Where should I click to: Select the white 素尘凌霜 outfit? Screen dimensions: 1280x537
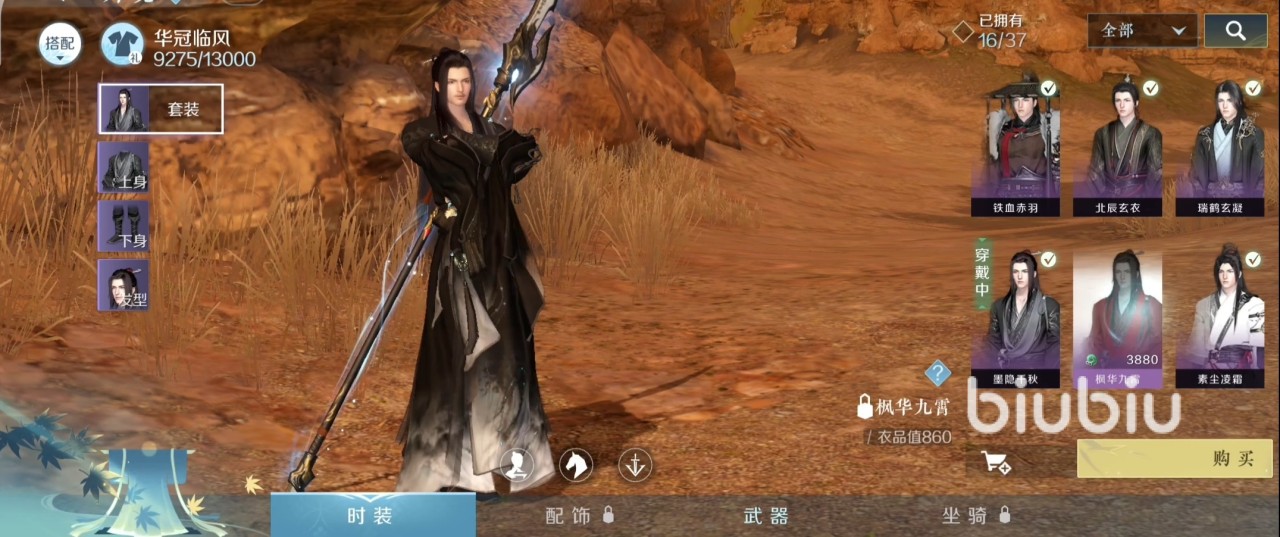click(x=1220, y=312)
